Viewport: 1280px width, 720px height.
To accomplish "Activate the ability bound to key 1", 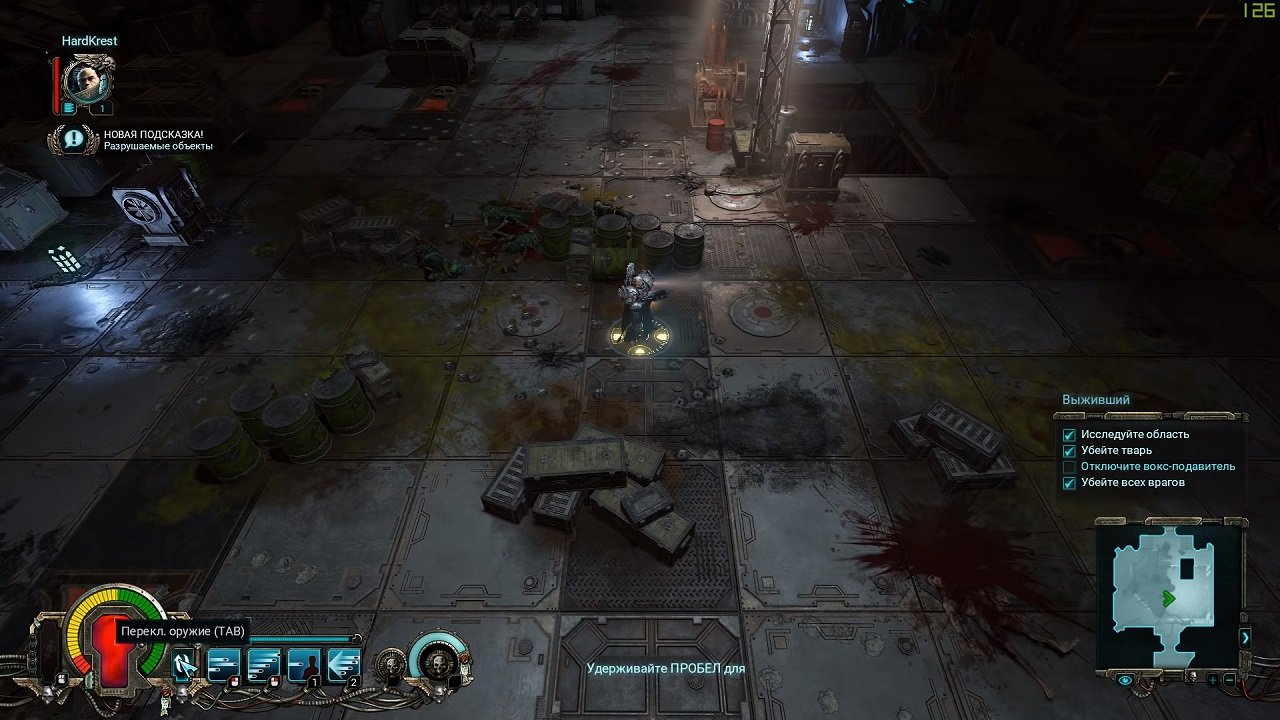I will pos(304,664).
